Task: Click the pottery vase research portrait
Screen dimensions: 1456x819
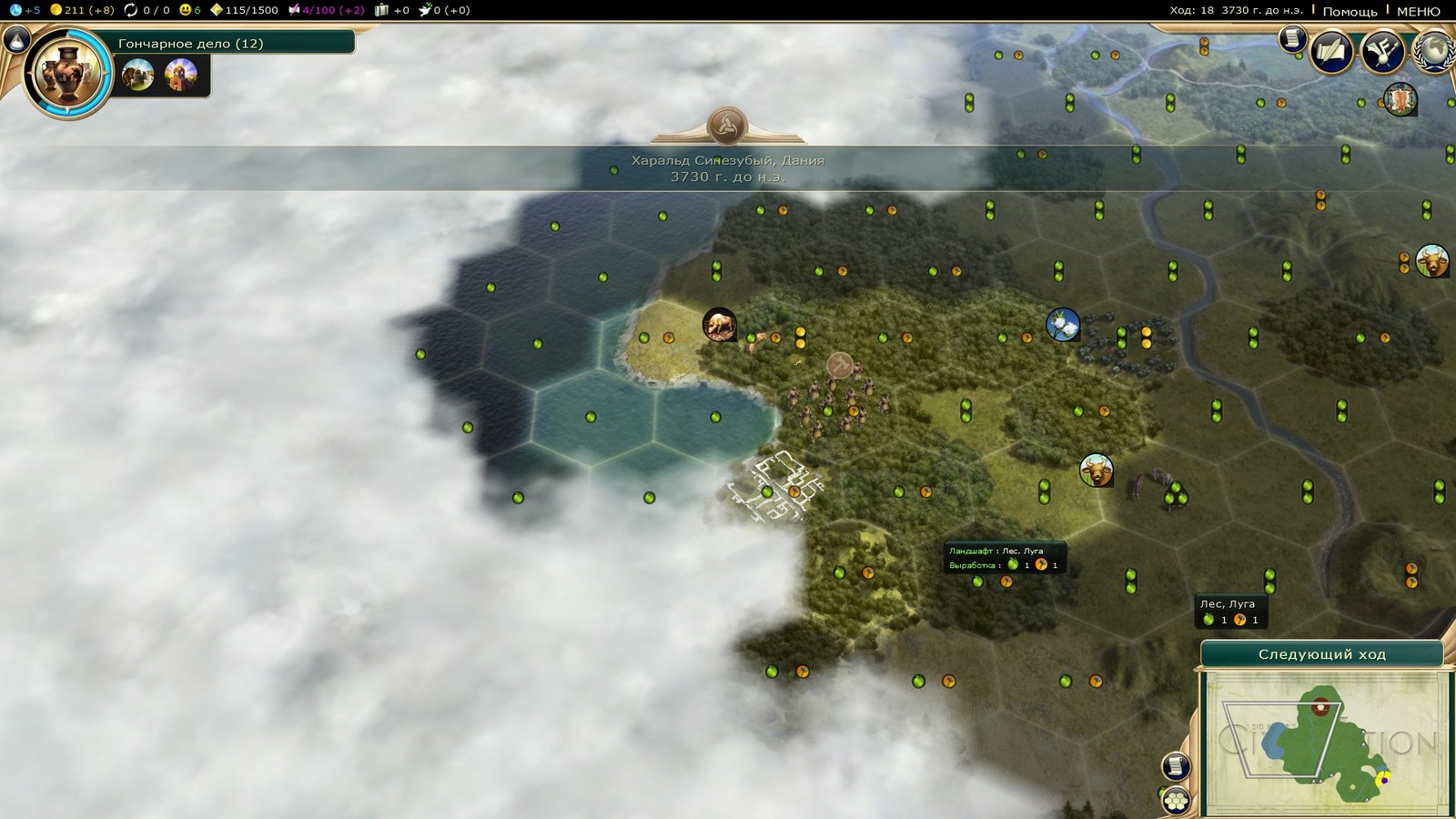Action: (66, 74)
